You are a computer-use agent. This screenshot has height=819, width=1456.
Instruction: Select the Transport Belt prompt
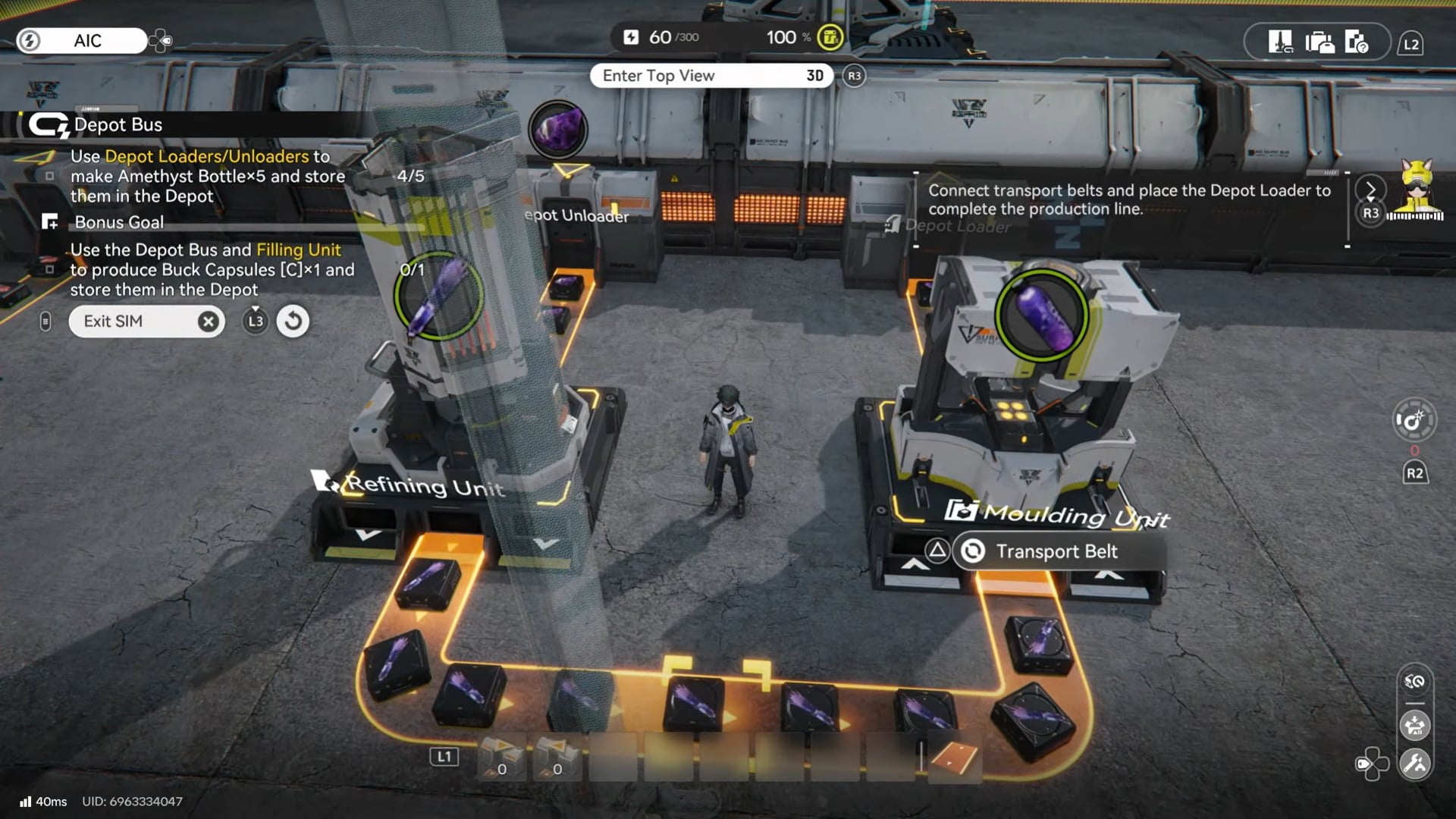pos(1056,551)
